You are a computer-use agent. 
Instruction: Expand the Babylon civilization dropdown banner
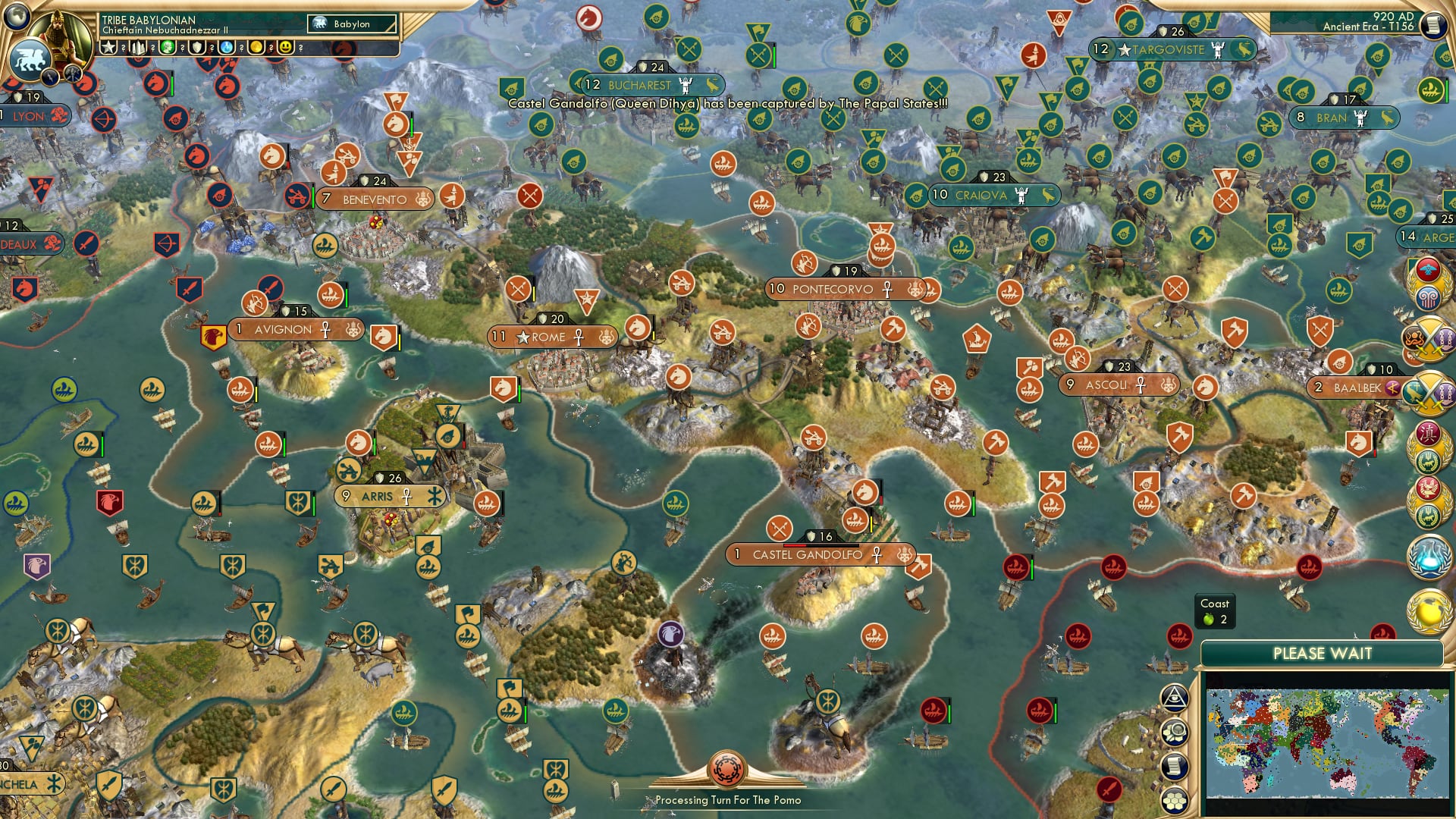point(350,24)
